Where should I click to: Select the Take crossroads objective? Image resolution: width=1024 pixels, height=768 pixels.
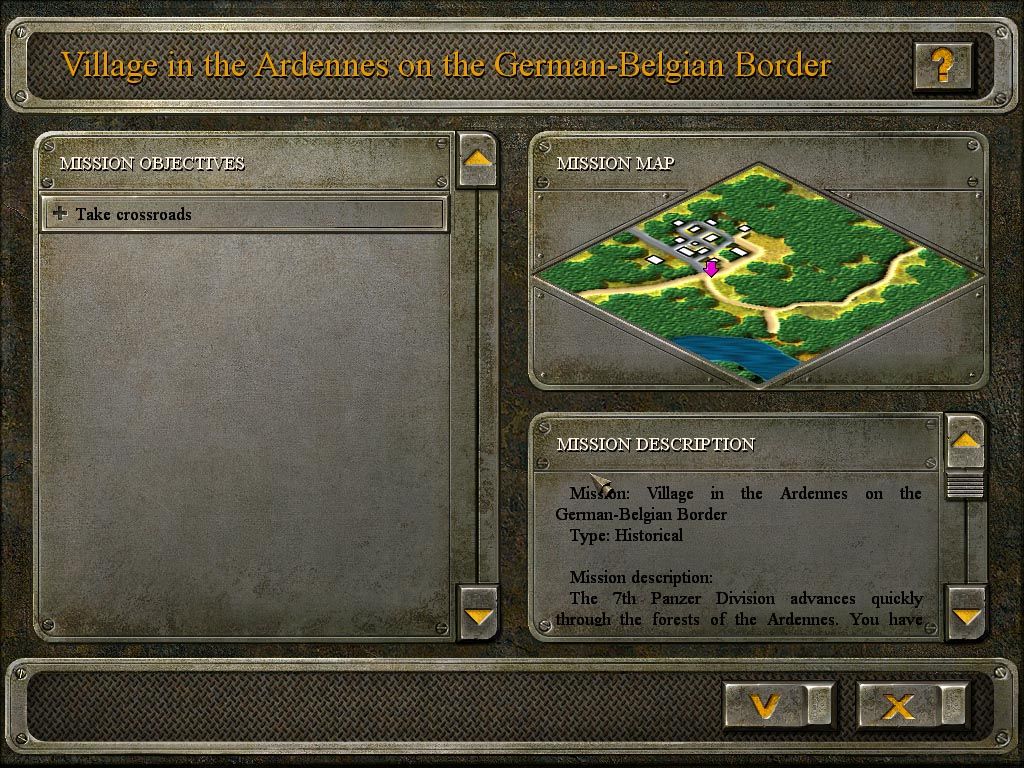point(244,214)
